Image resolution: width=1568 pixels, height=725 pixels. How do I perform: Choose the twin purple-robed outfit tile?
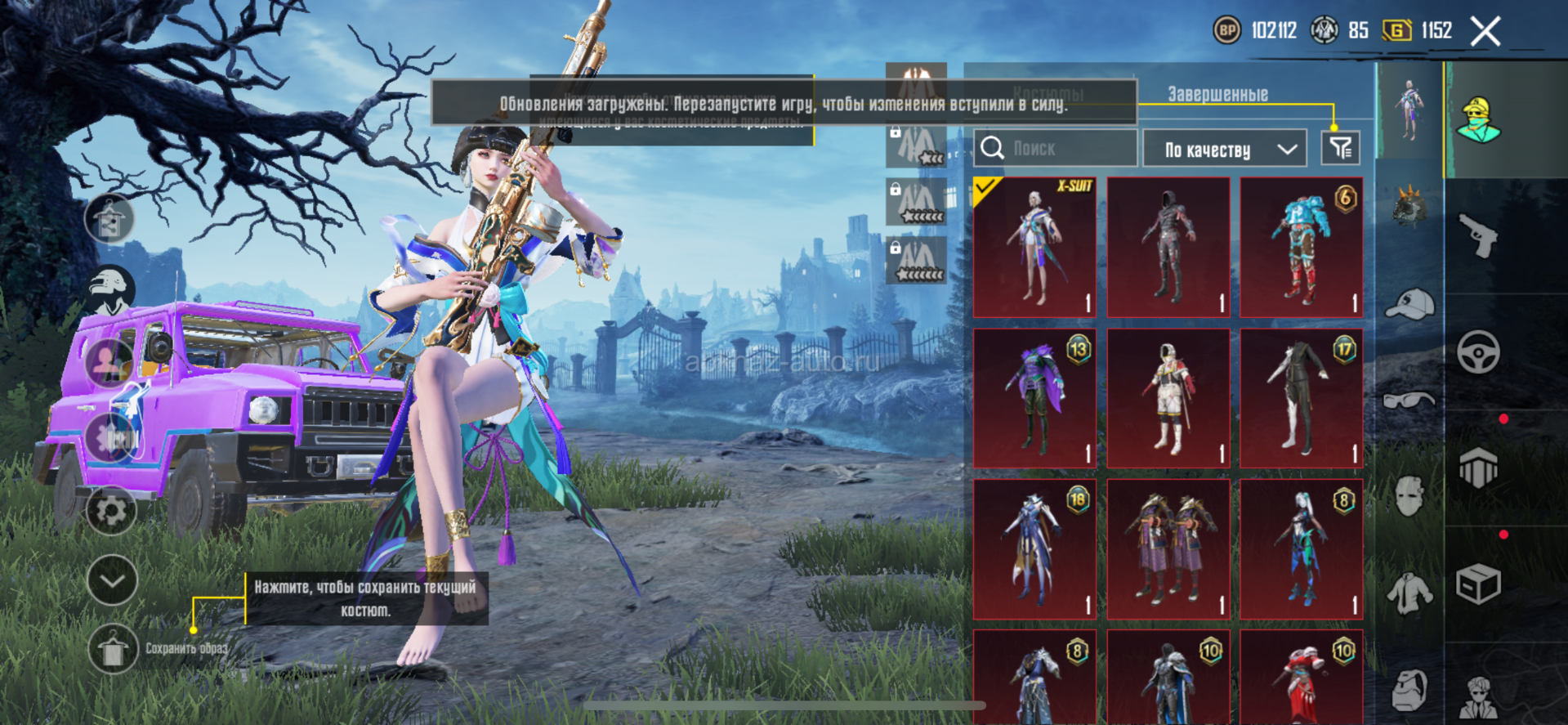[x=1168, y=548]
